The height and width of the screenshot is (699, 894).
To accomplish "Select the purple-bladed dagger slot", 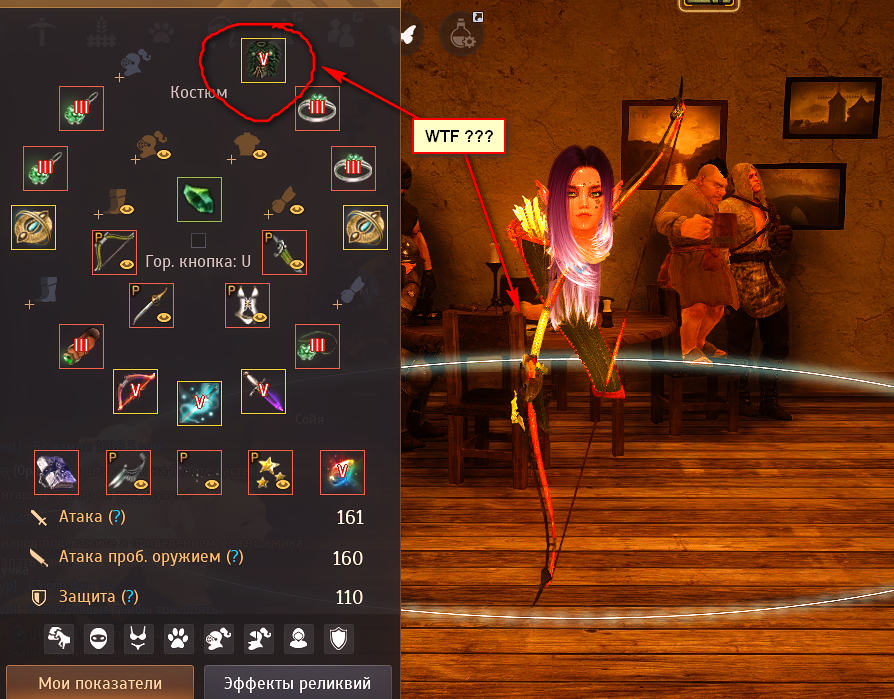I will (x=264, y=391).
